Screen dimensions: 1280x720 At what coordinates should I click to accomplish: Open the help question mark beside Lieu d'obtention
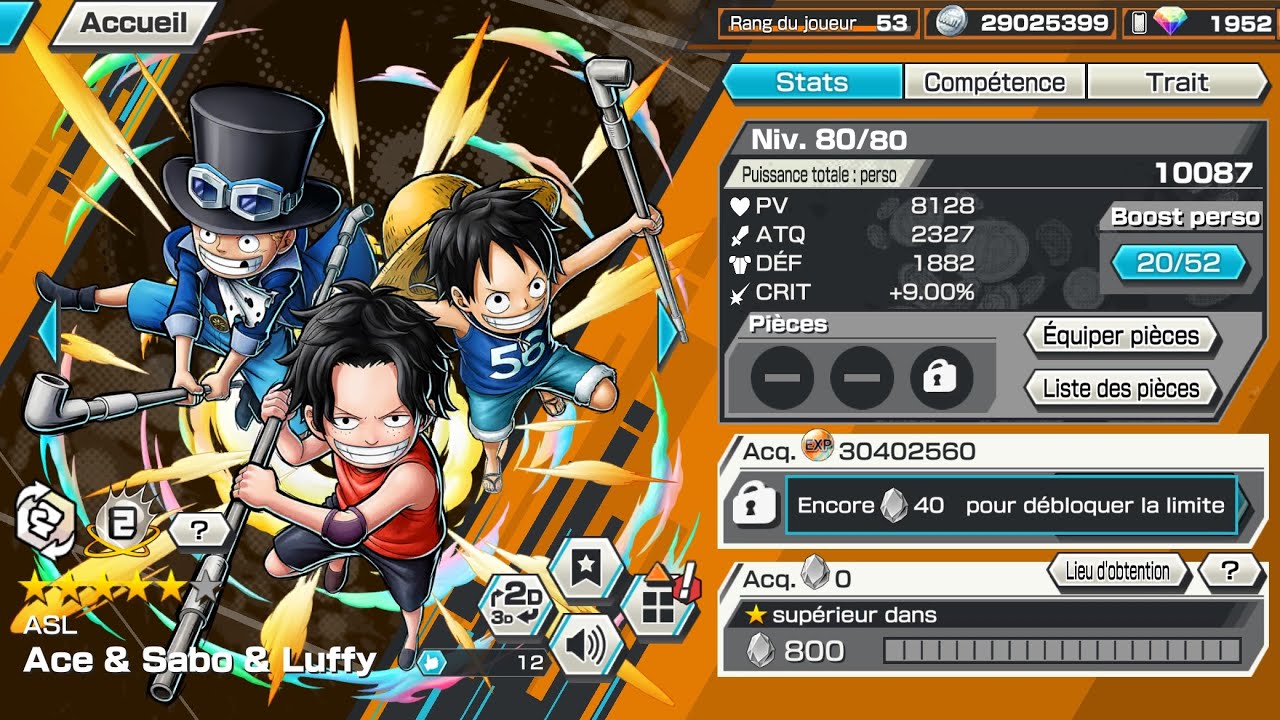coord(1230,571)
